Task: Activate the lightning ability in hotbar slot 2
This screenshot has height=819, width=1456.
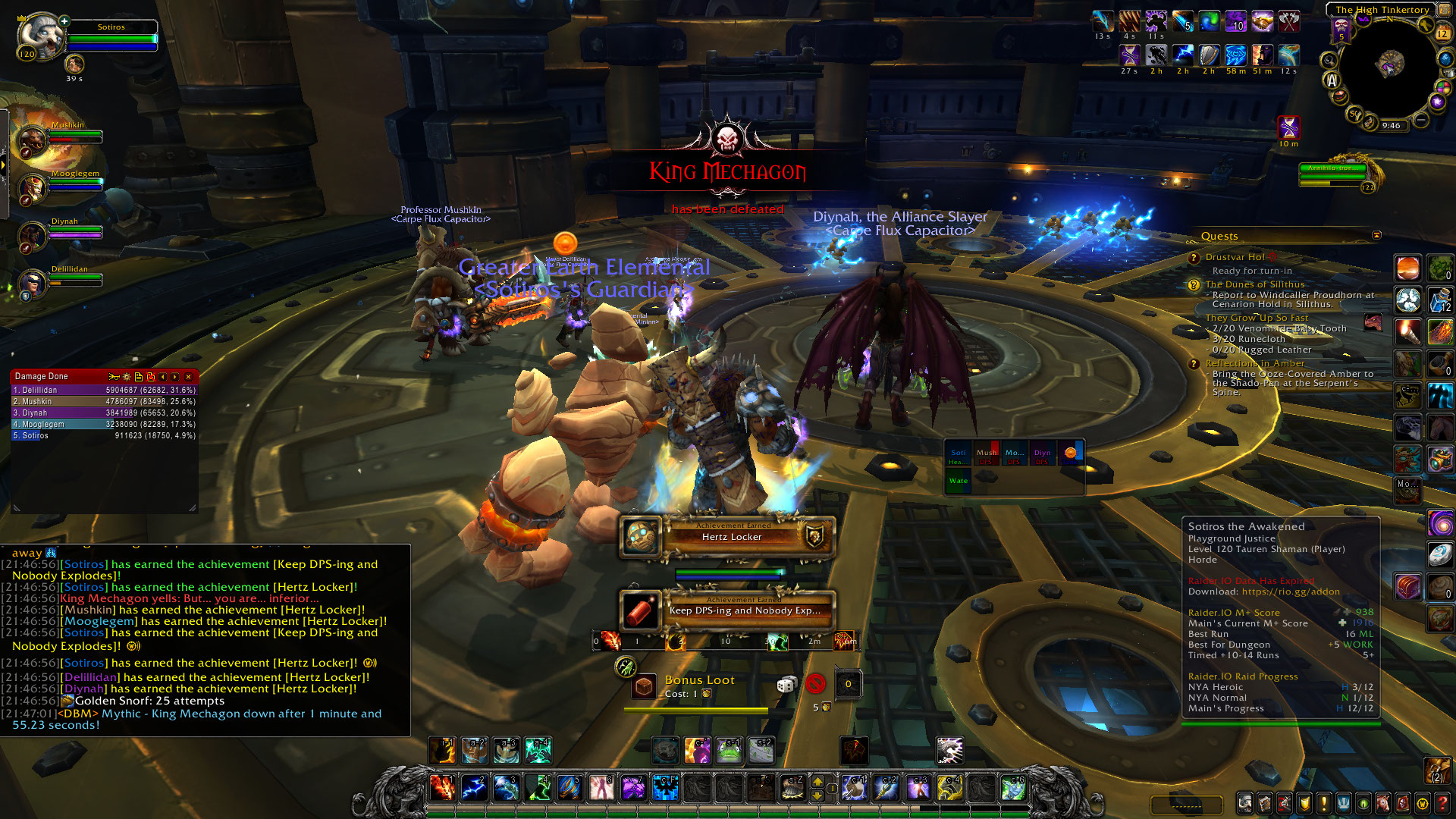Action: coord(474,788)
